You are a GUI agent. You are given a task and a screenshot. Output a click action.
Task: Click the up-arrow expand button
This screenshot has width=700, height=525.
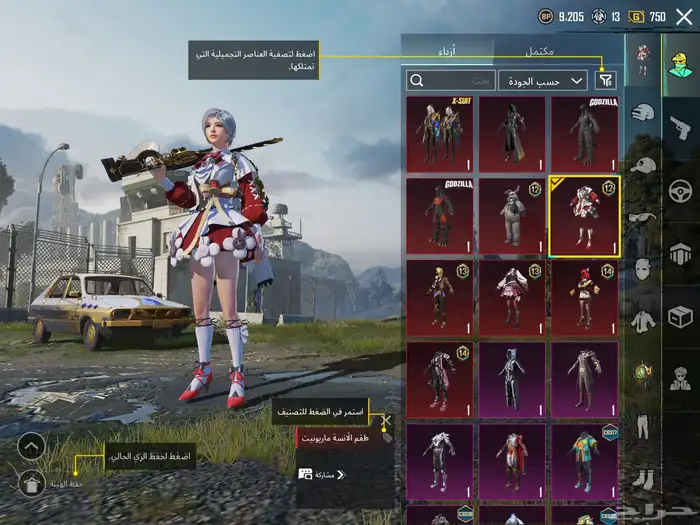[x=31, y=446]
